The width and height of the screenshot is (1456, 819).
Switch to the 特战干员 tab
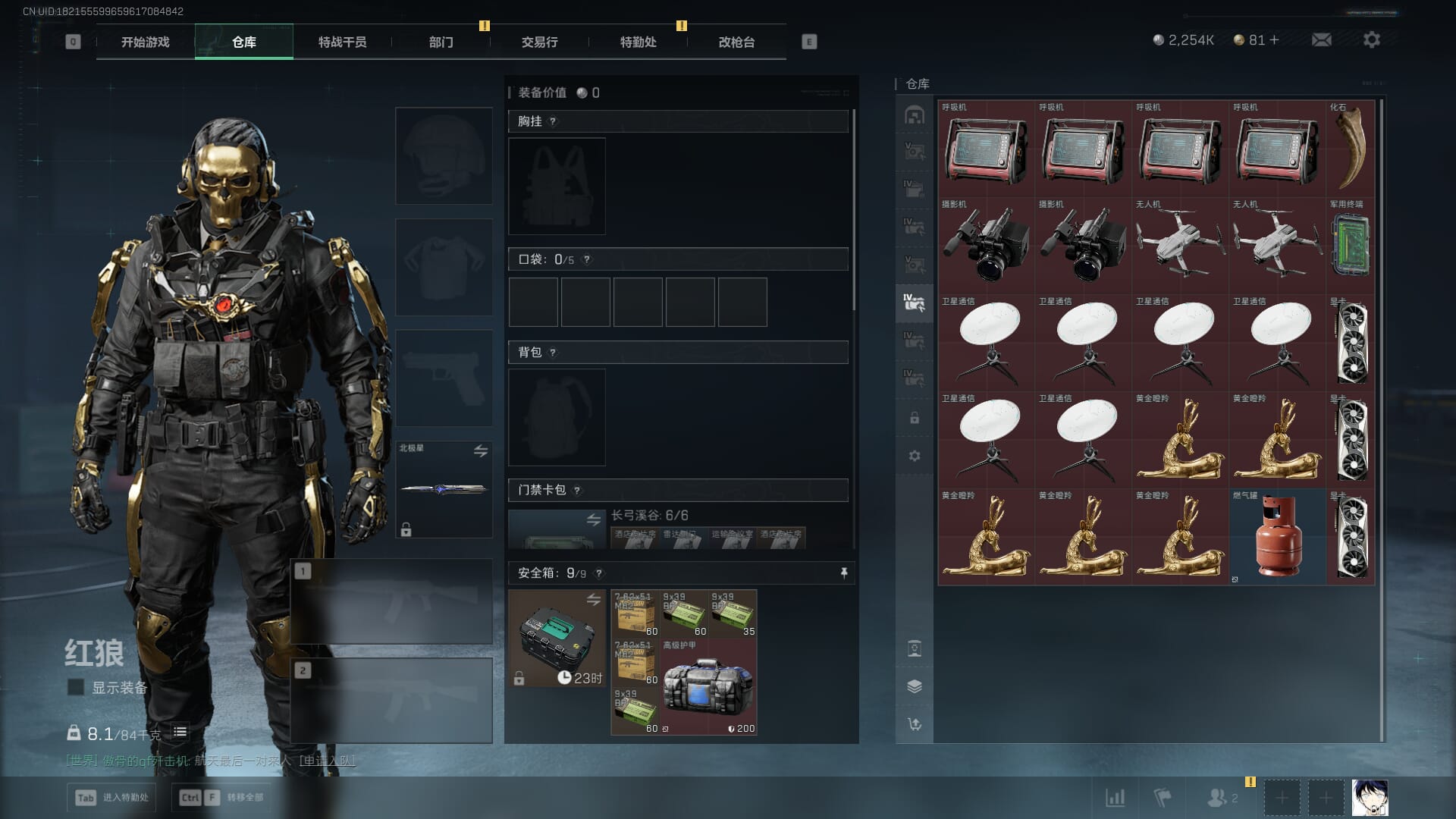click(x=342, y=42)
